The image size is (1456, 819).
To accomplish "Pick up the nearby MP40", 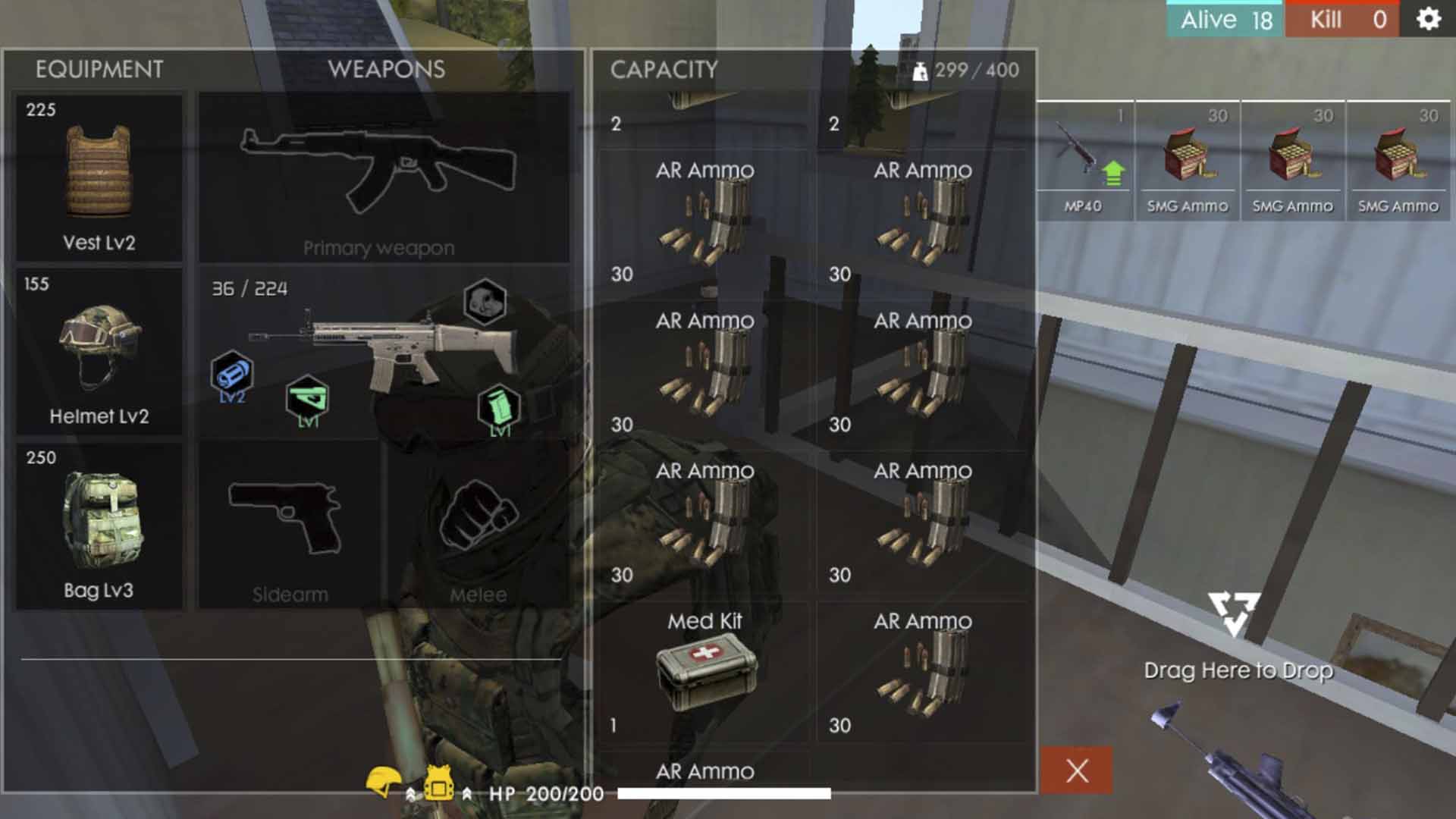I will 1083,161.
